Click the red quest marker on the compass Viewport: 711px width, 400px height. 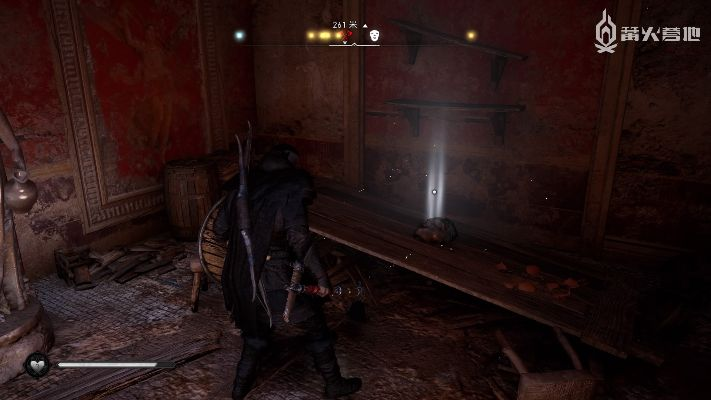coord(346,36)
